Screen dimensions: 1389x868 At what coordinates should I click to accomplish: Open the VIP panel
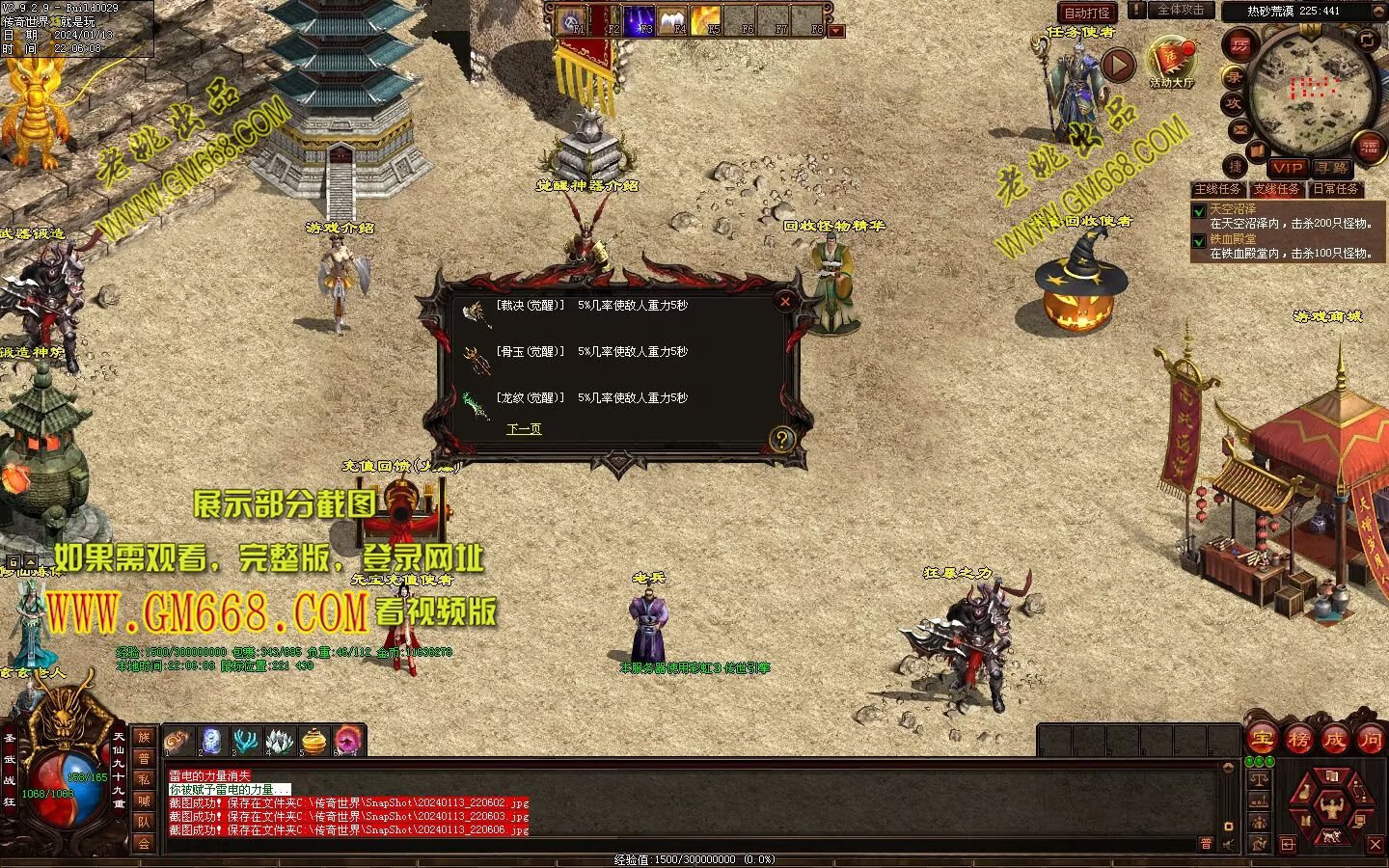(1287, 168)
